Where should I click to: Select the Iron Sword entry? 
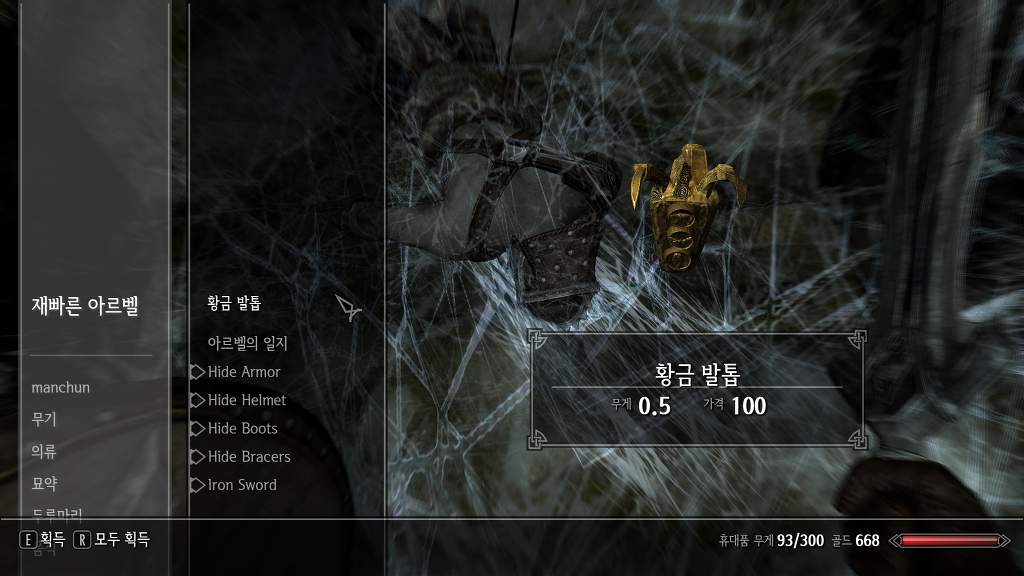242,485
